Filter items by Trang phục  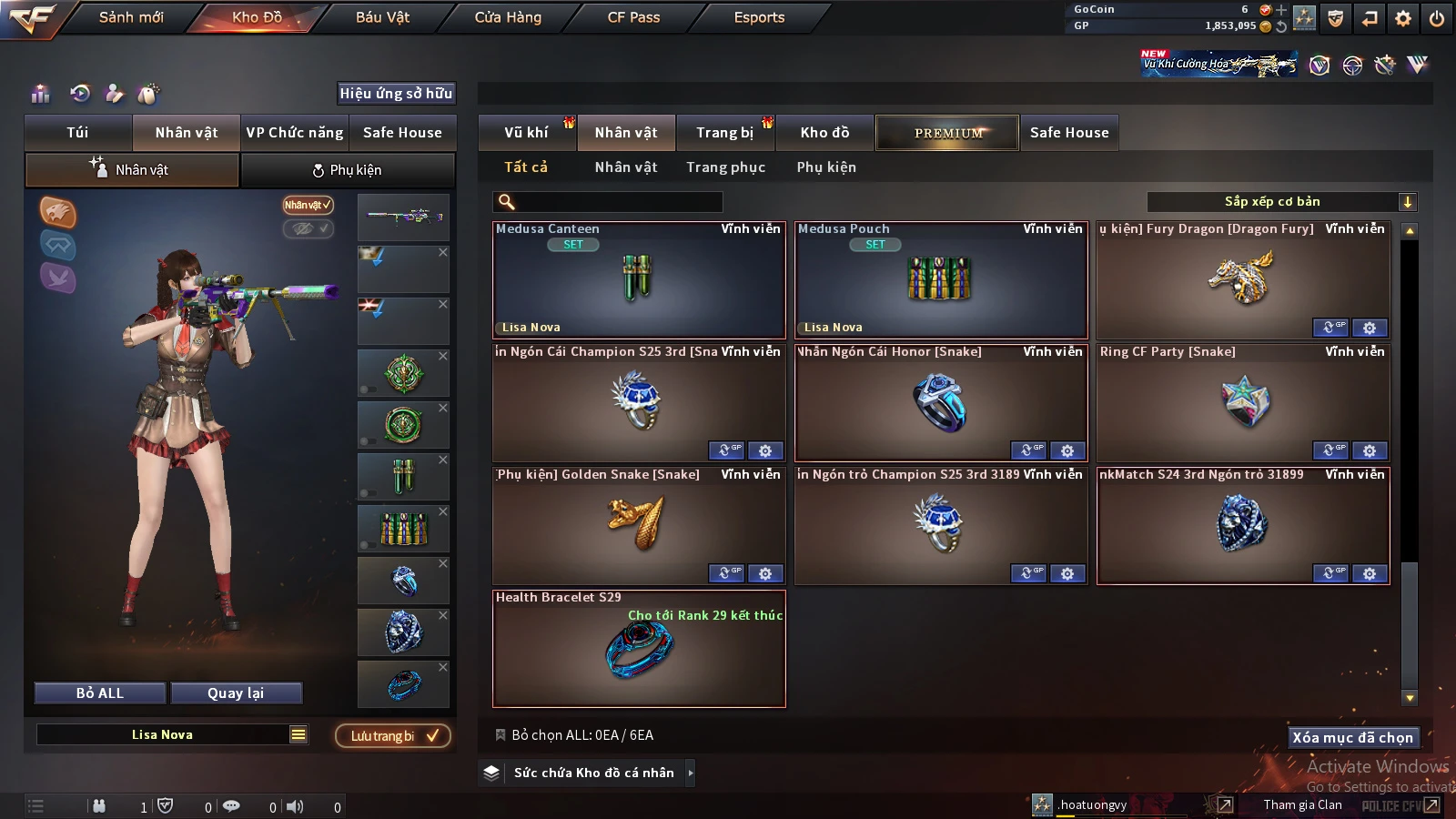coord(725,167)
